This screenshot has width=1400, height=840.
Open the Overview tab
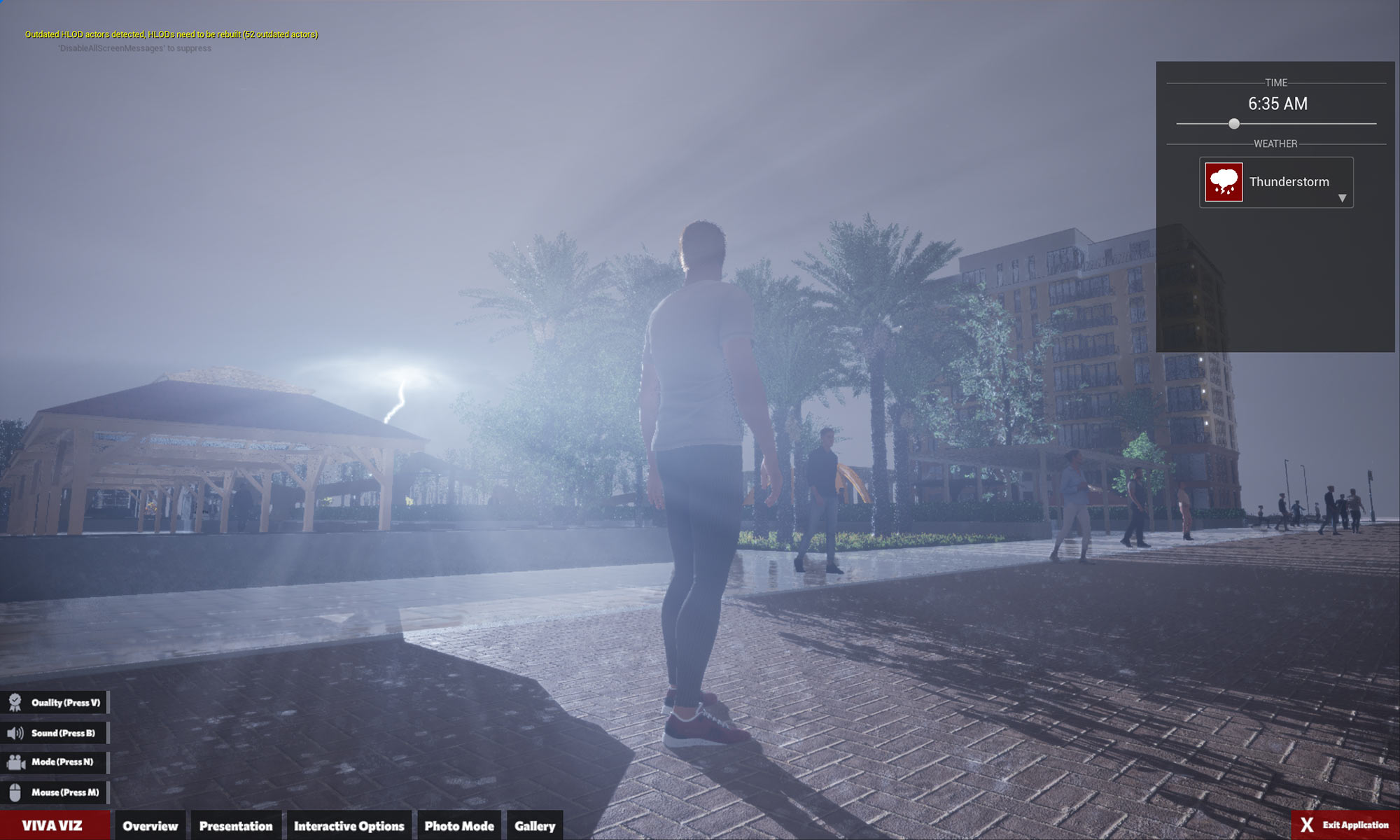click(x=150, y=826)
